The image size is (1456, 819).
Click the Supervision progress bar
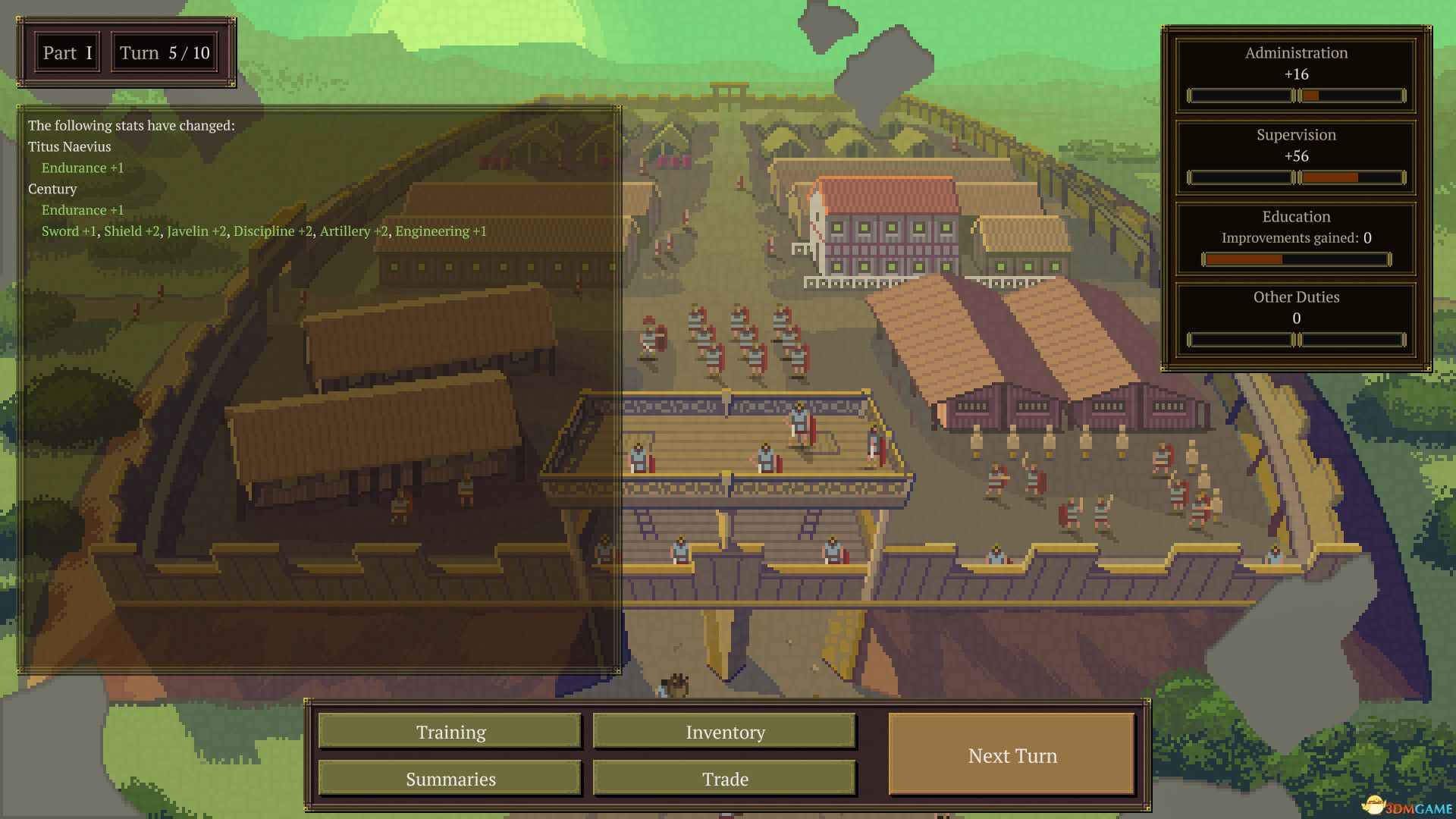[1296, 177]
